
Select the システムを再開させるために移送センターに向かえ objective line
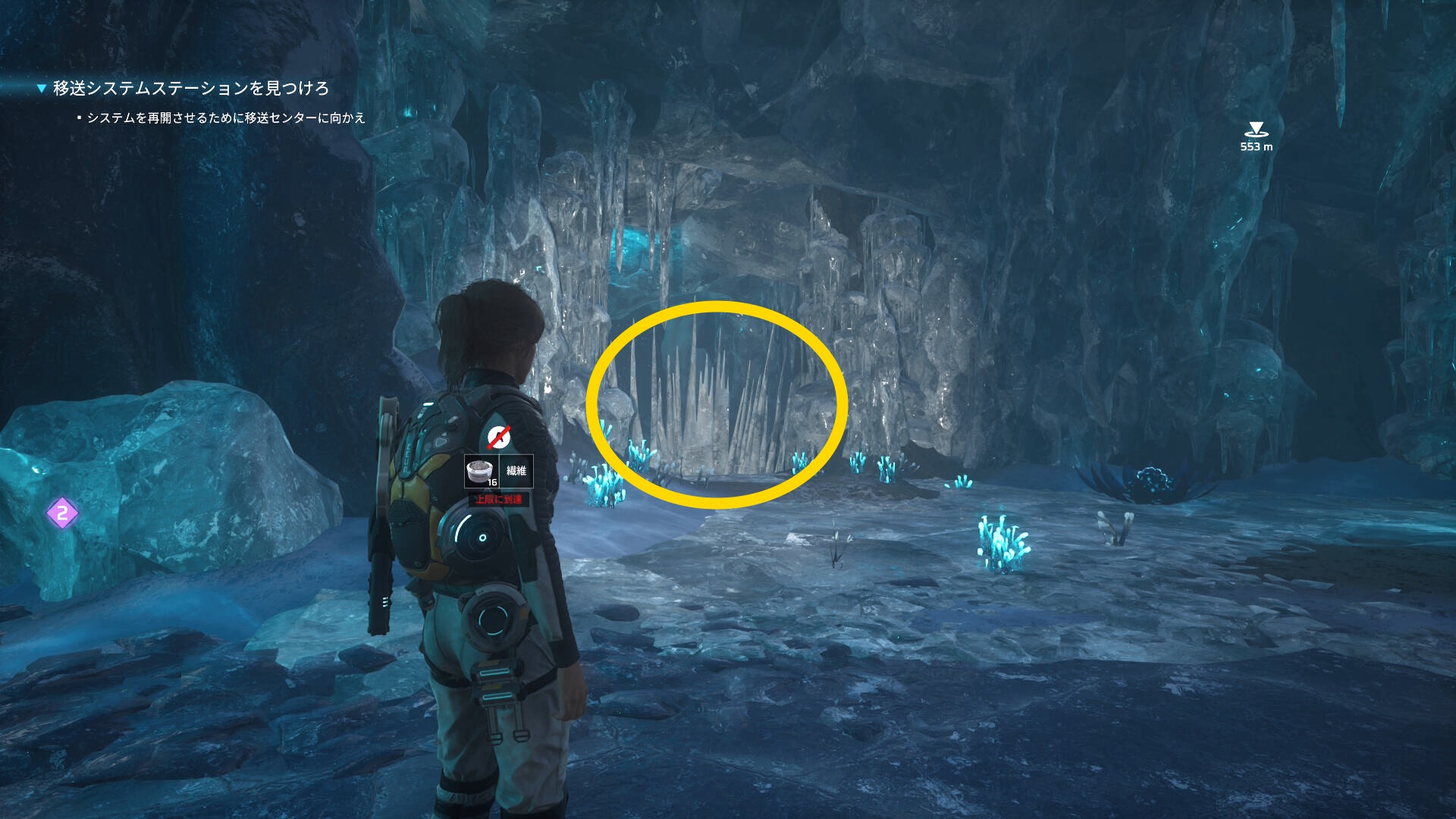point(226,118)
